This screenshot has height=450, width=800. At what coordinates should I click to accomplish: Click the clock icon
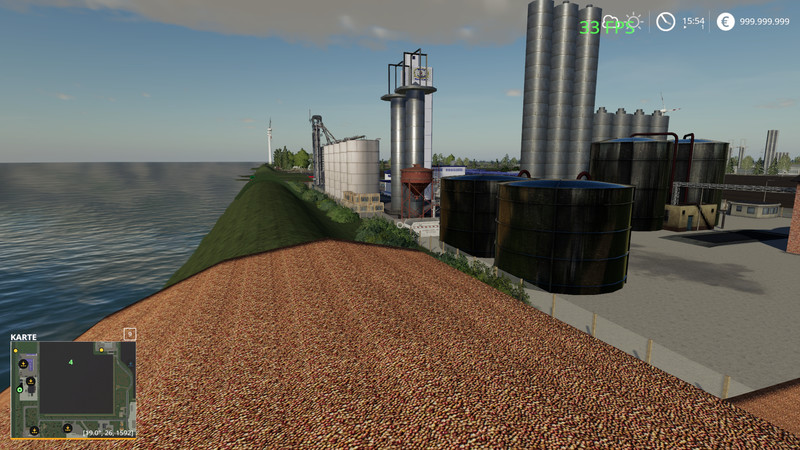665,21
